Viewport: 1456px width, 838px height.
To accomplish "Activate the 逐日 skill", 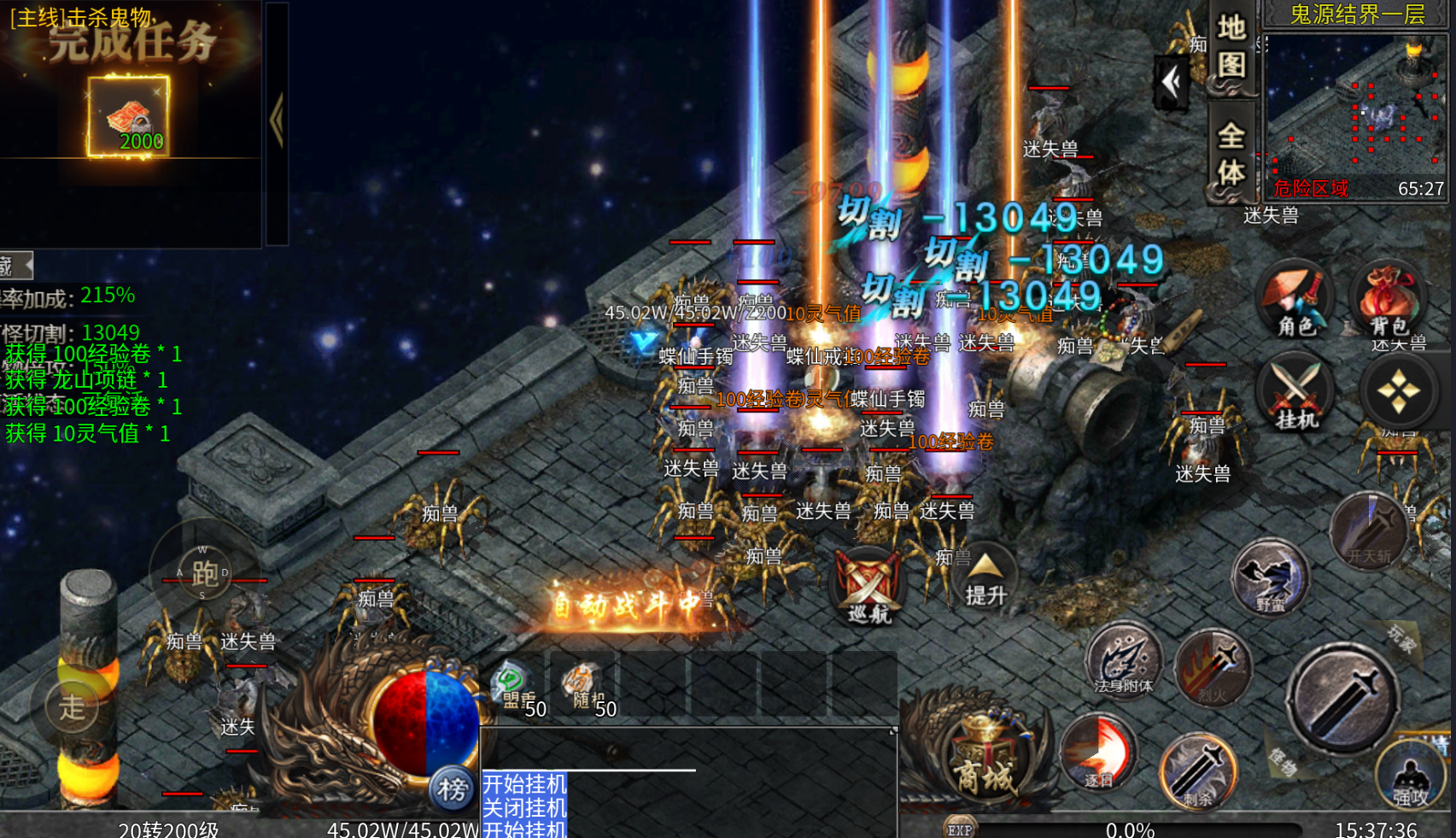I will click(x=1098, y=753).
